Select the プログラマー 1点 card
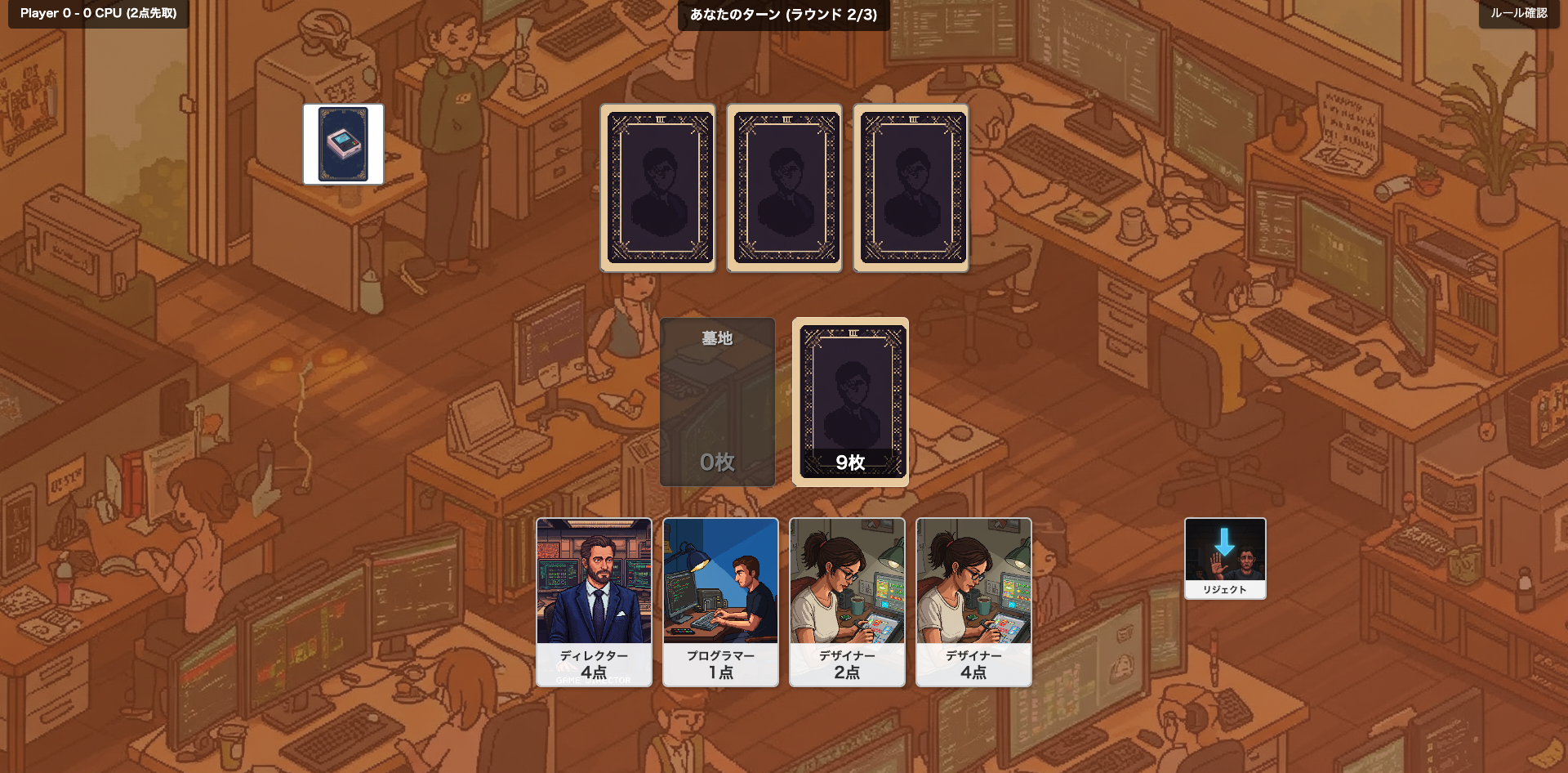The width and height of the screenshot is (1568, 773). click(720, 602)
